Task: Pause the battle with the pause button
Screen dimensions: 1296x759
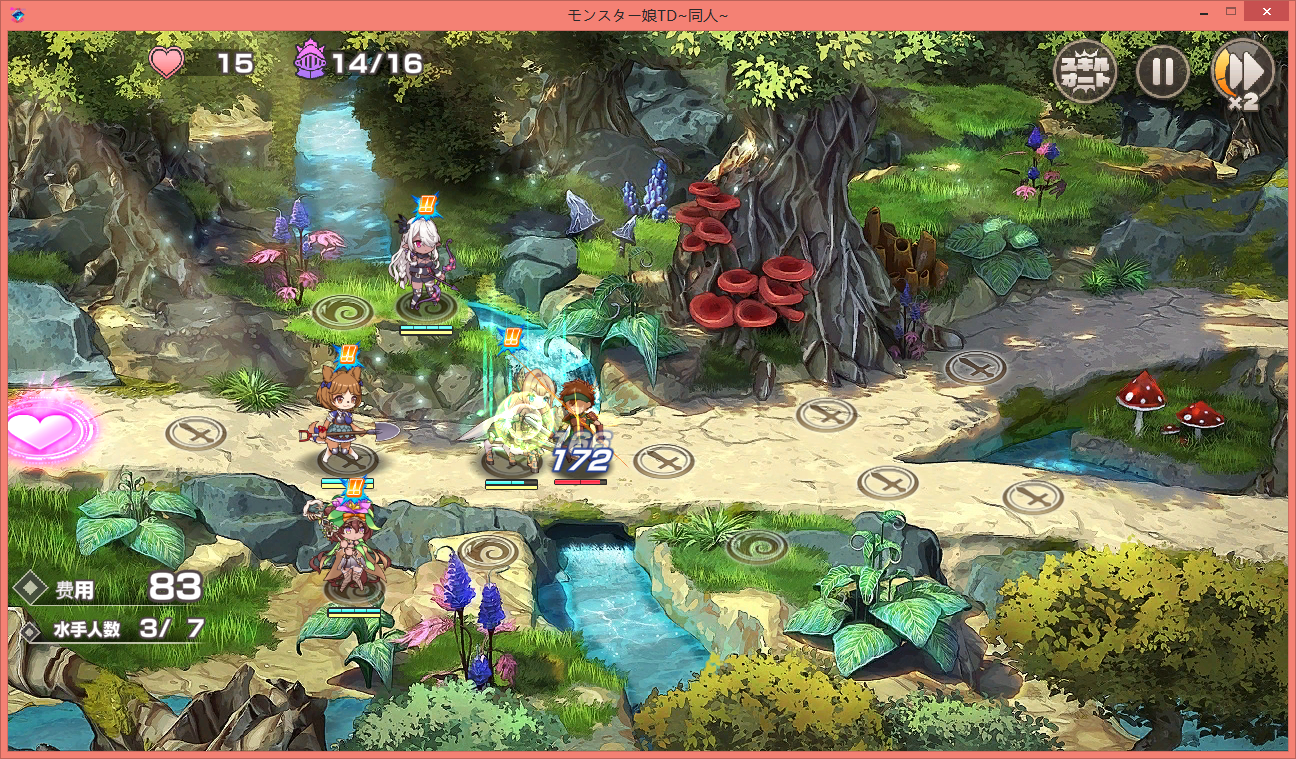Action: 1162,71
